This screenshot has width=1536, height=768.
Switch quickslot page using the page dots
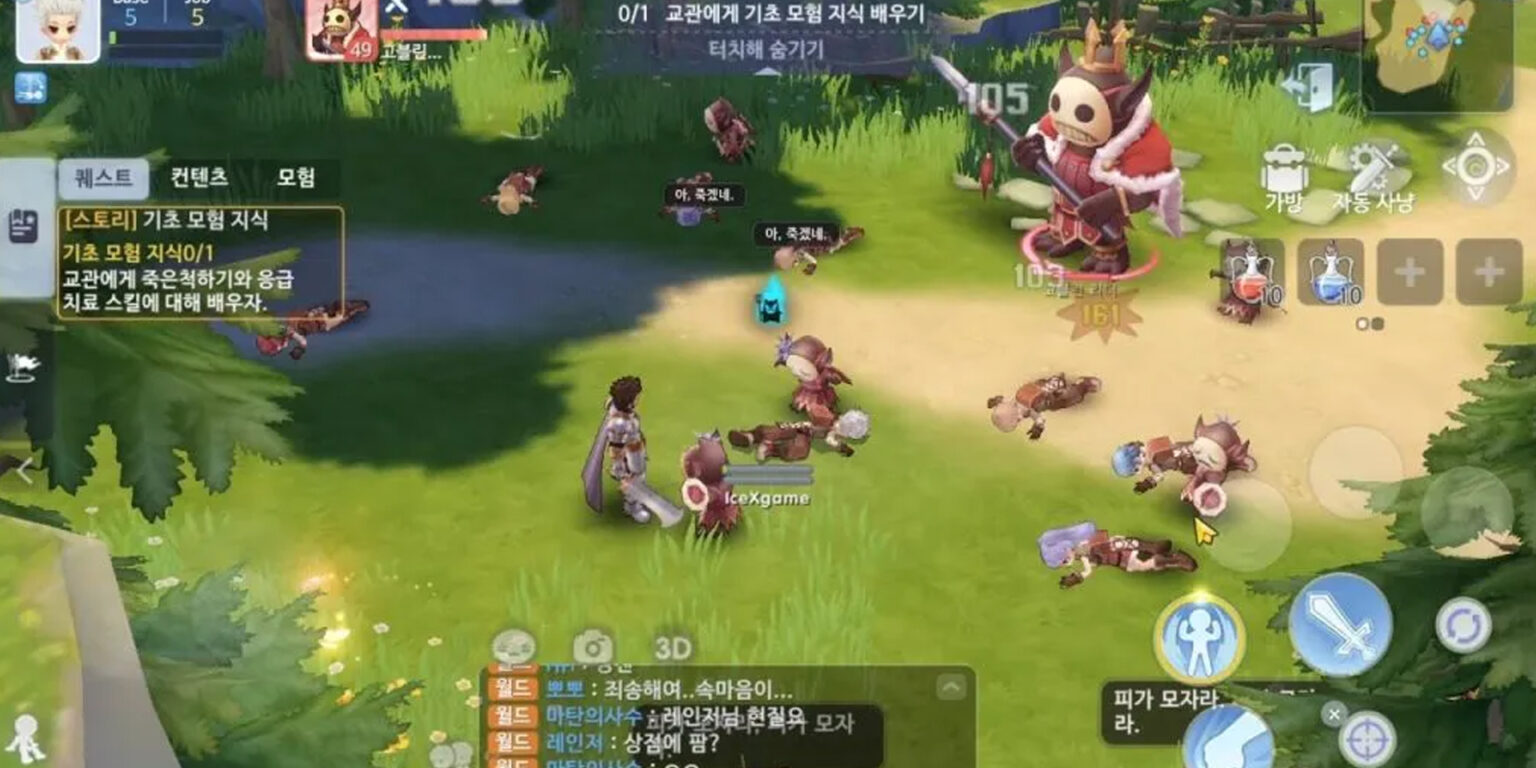[1368, 322]
